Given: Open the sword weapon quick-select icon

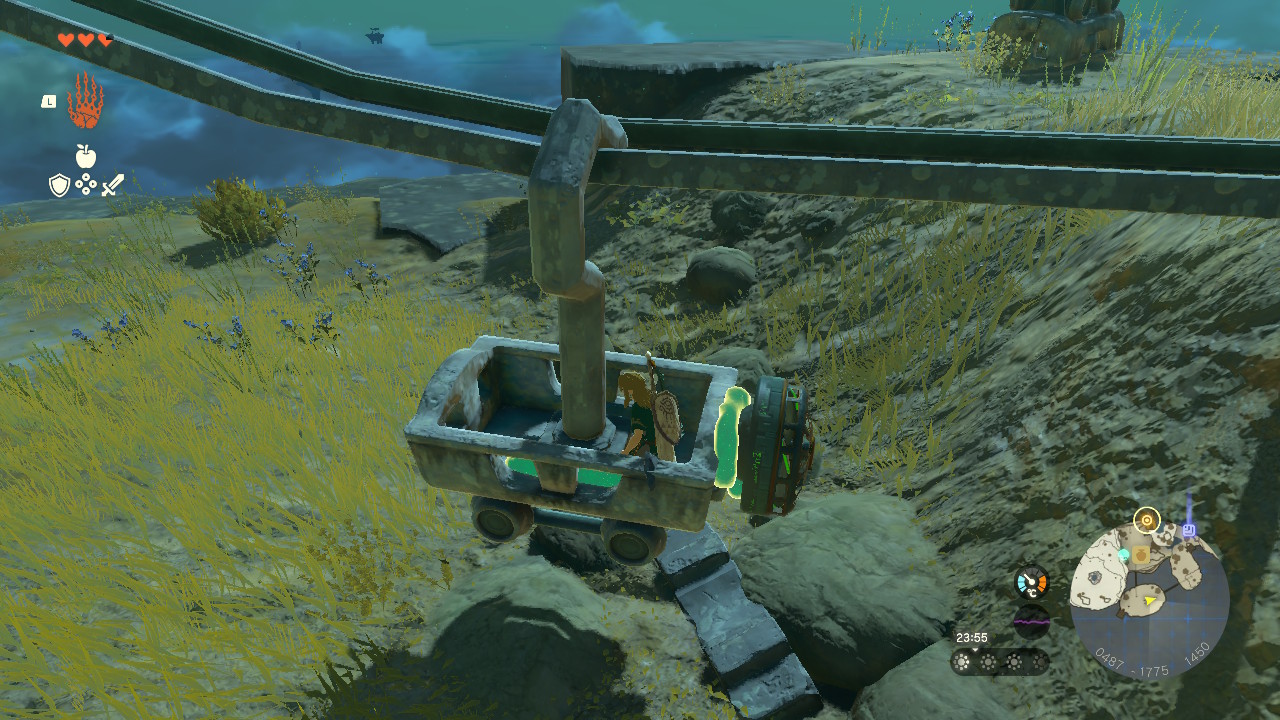Looking at the screenshot, I should tap(112, 185).
